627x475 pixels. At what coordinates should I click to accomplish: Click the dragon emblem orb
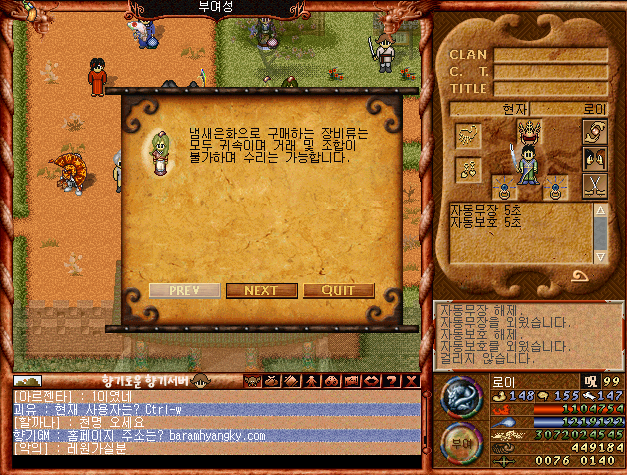point(461,397)
